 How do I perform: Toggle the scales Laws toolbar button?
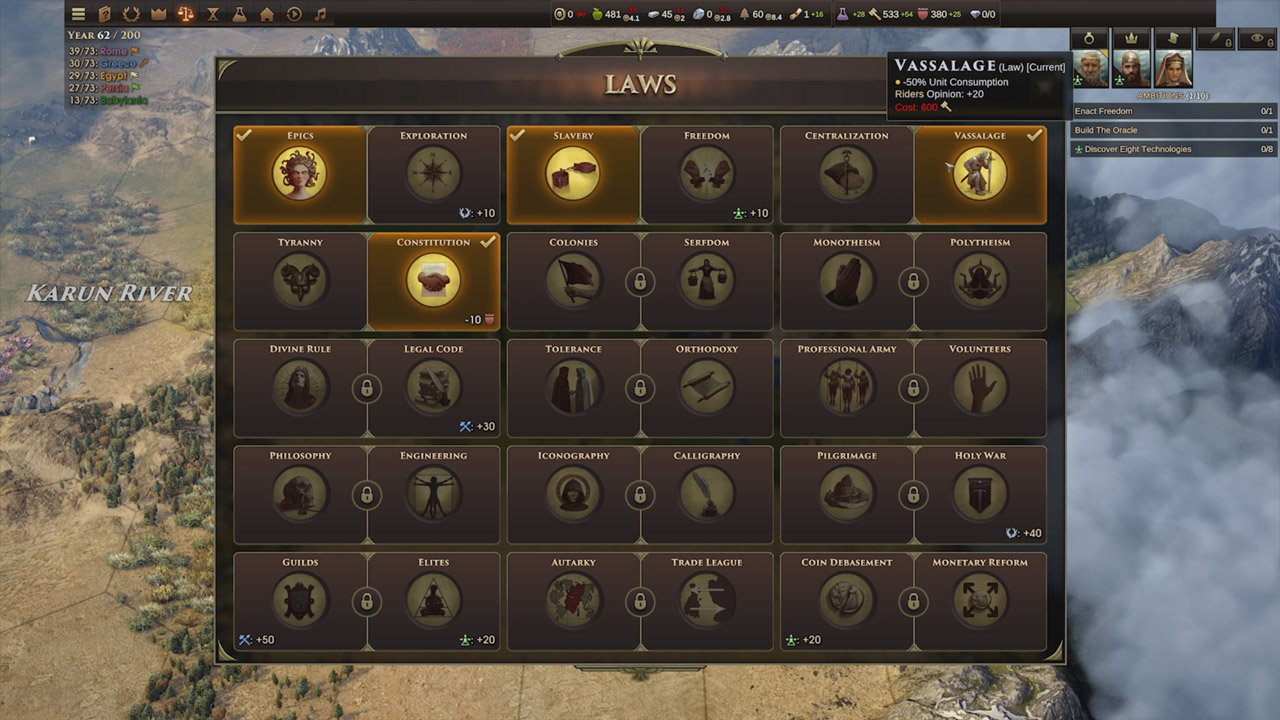click(185, 14)
